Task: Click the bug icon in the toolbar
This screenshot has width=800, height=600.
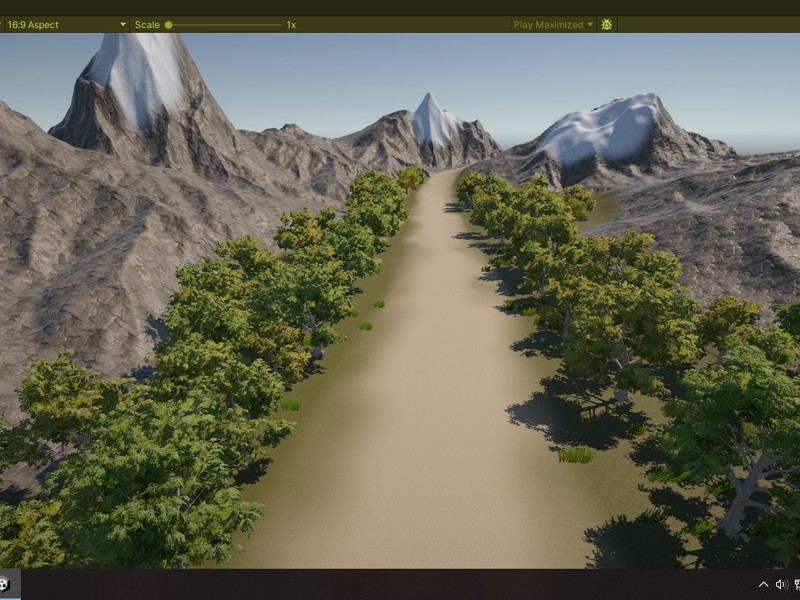Action: [606, 24]
